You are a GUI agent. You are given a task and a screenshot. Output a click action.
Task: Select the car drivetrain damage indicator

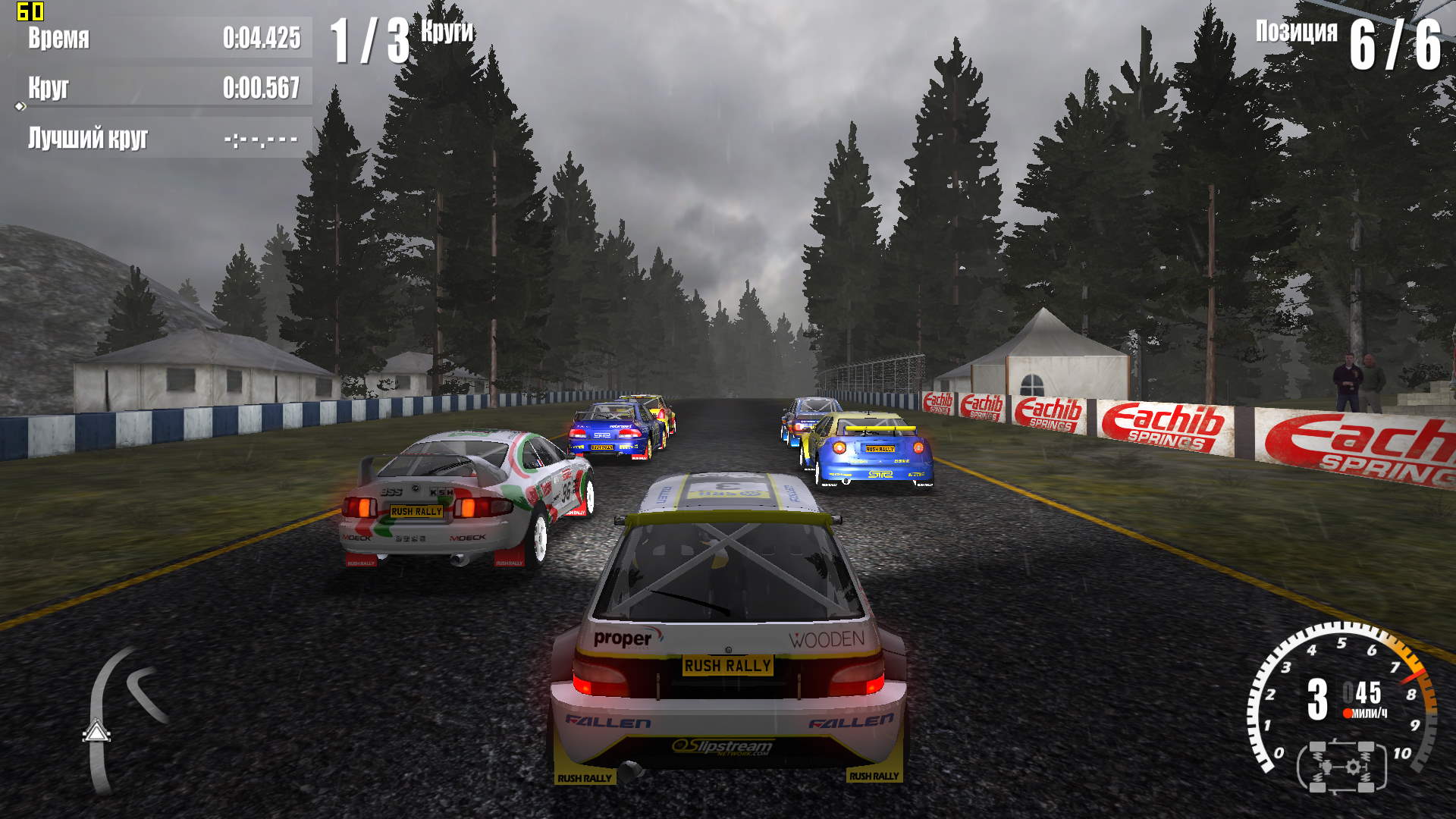[x=1341, y=767]
